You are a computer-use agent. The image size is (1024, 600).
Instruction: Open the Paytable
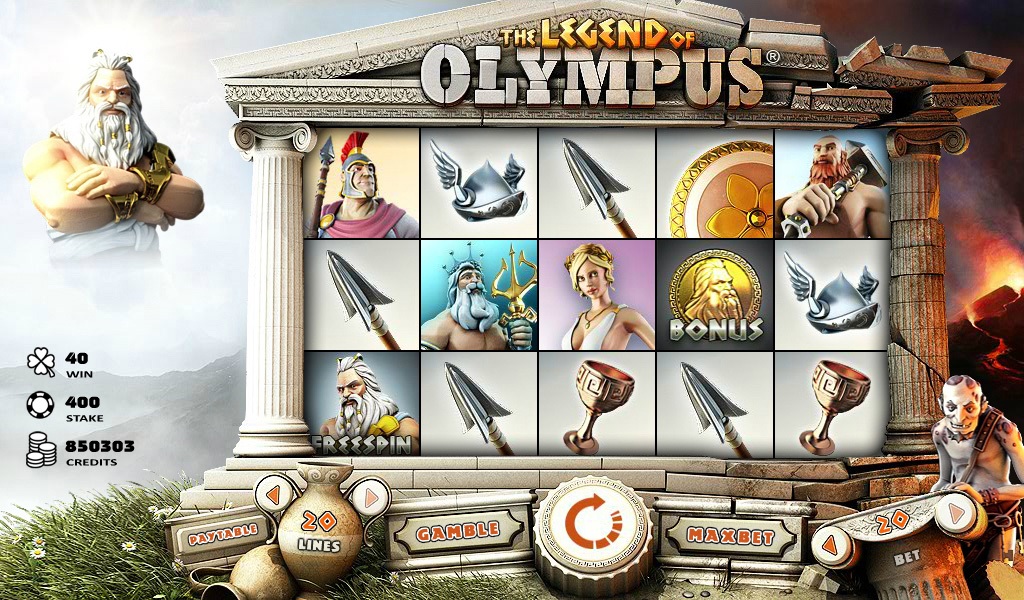[x=219, y=531]
